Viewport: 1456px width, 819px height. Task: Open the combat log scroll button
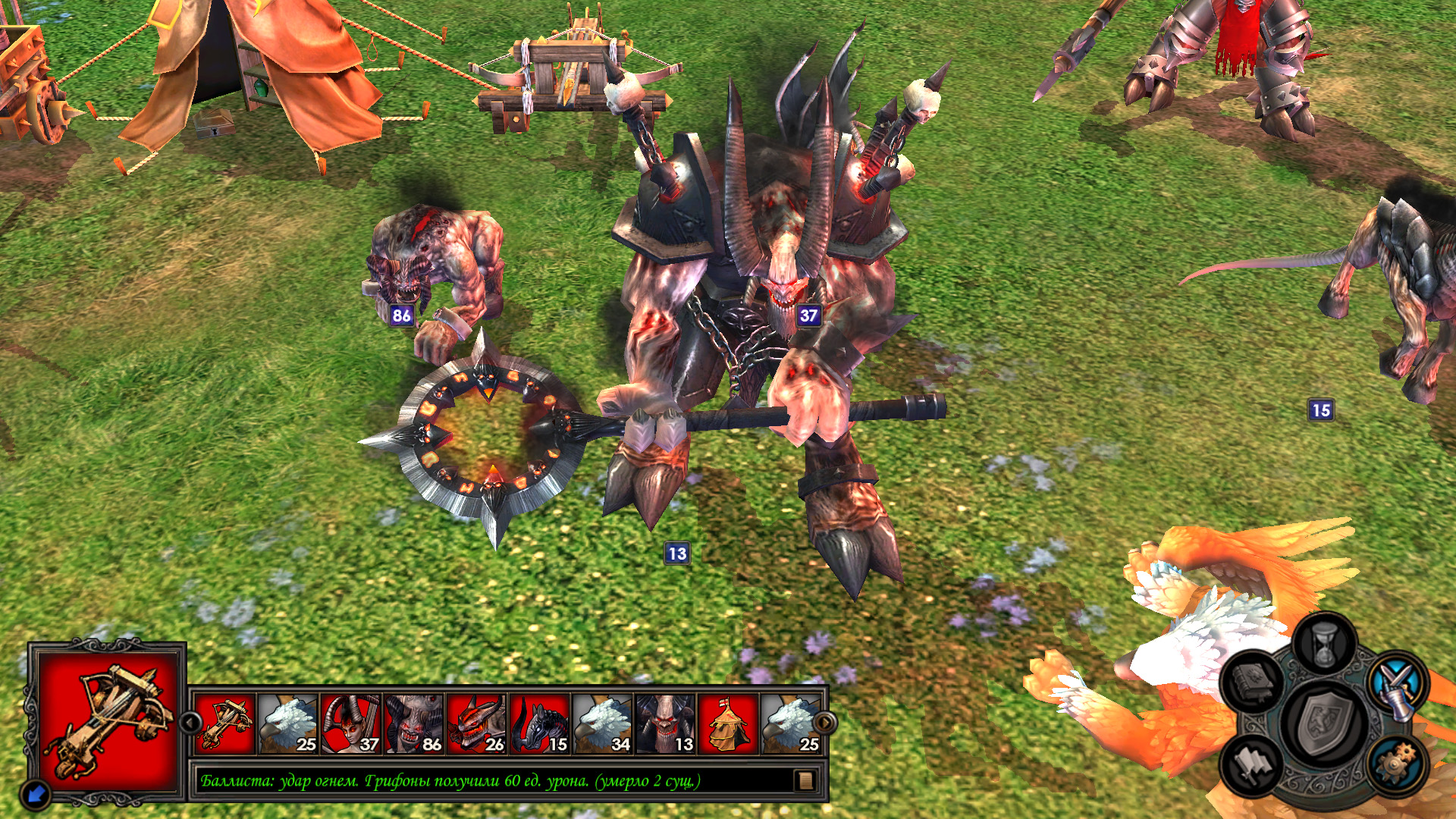(805, 780)
